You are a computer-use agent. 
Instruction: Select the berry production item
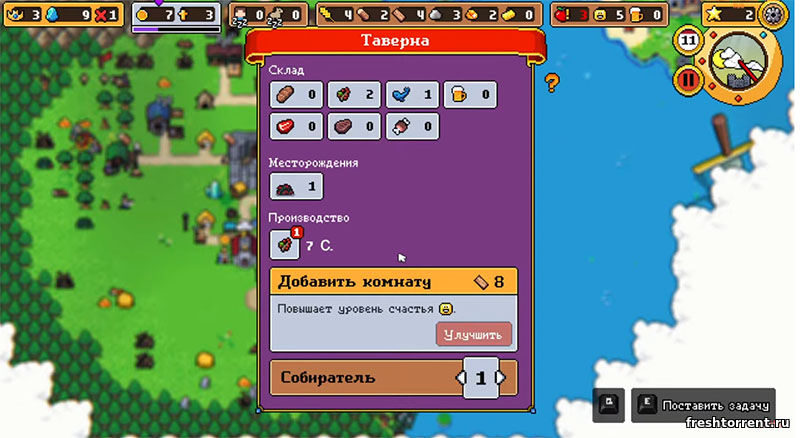click(285, 244)
